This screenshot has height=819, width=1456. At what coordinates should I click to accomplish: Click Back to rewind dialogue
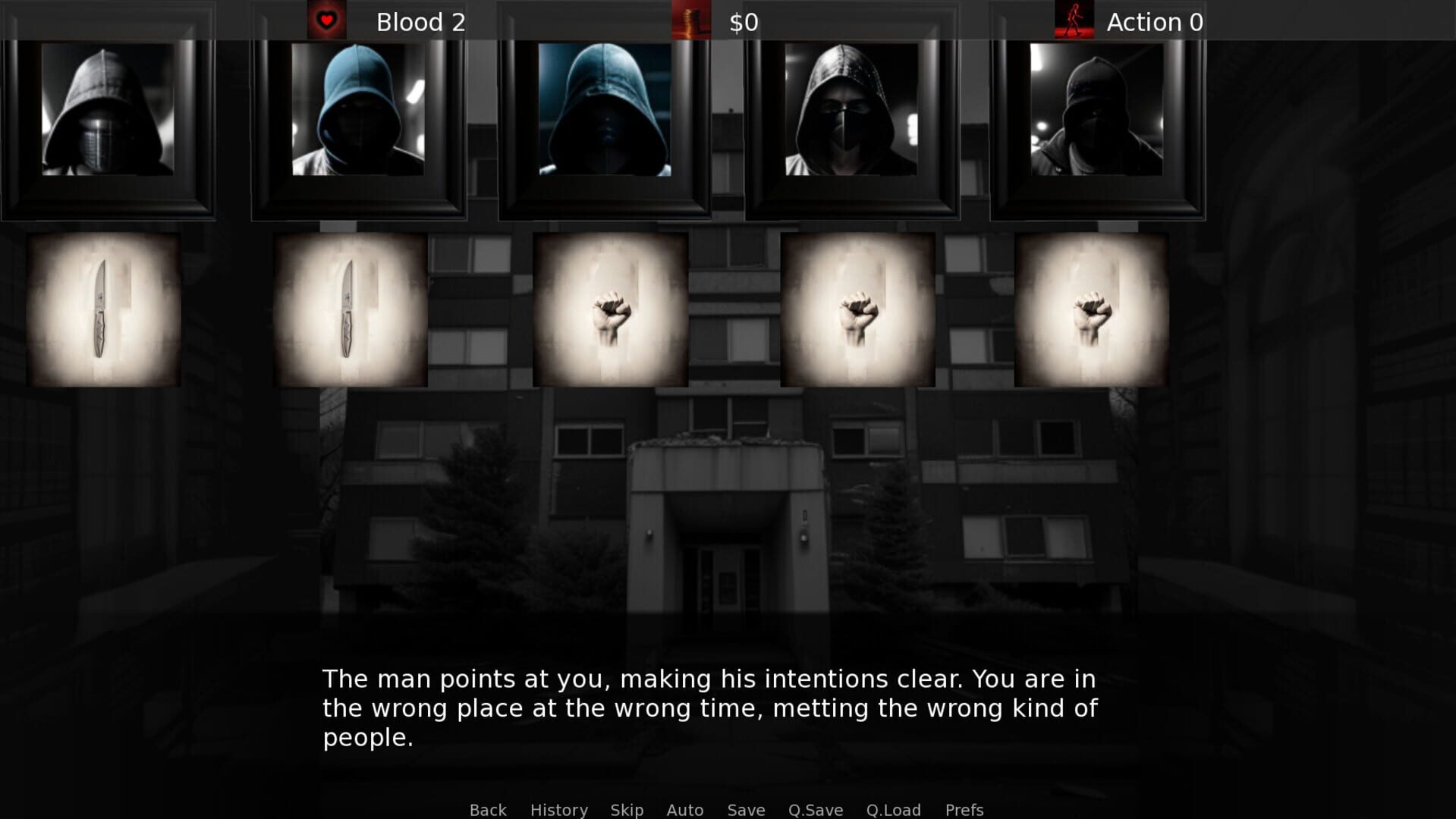tap(488, 810)
